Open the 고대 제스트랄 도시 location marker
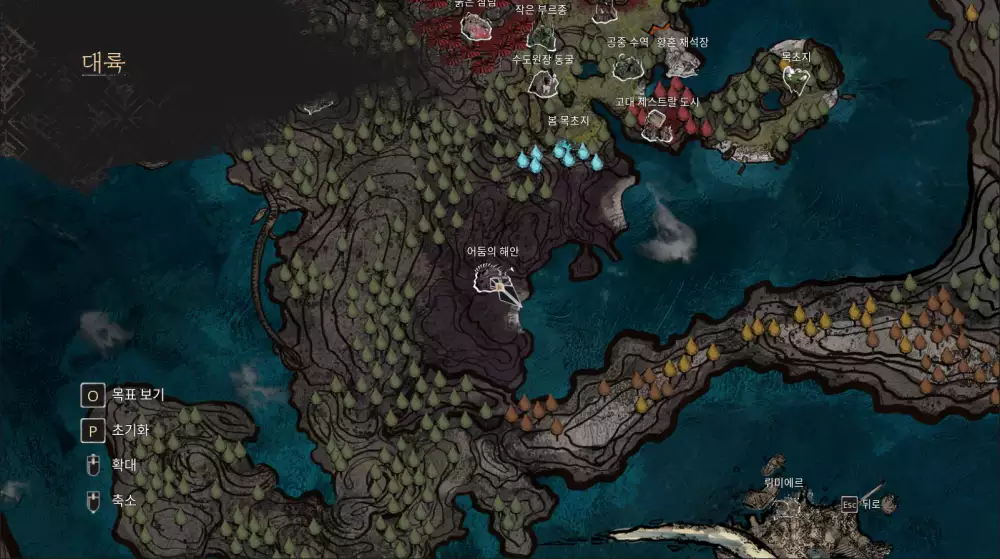 (658, 124)
